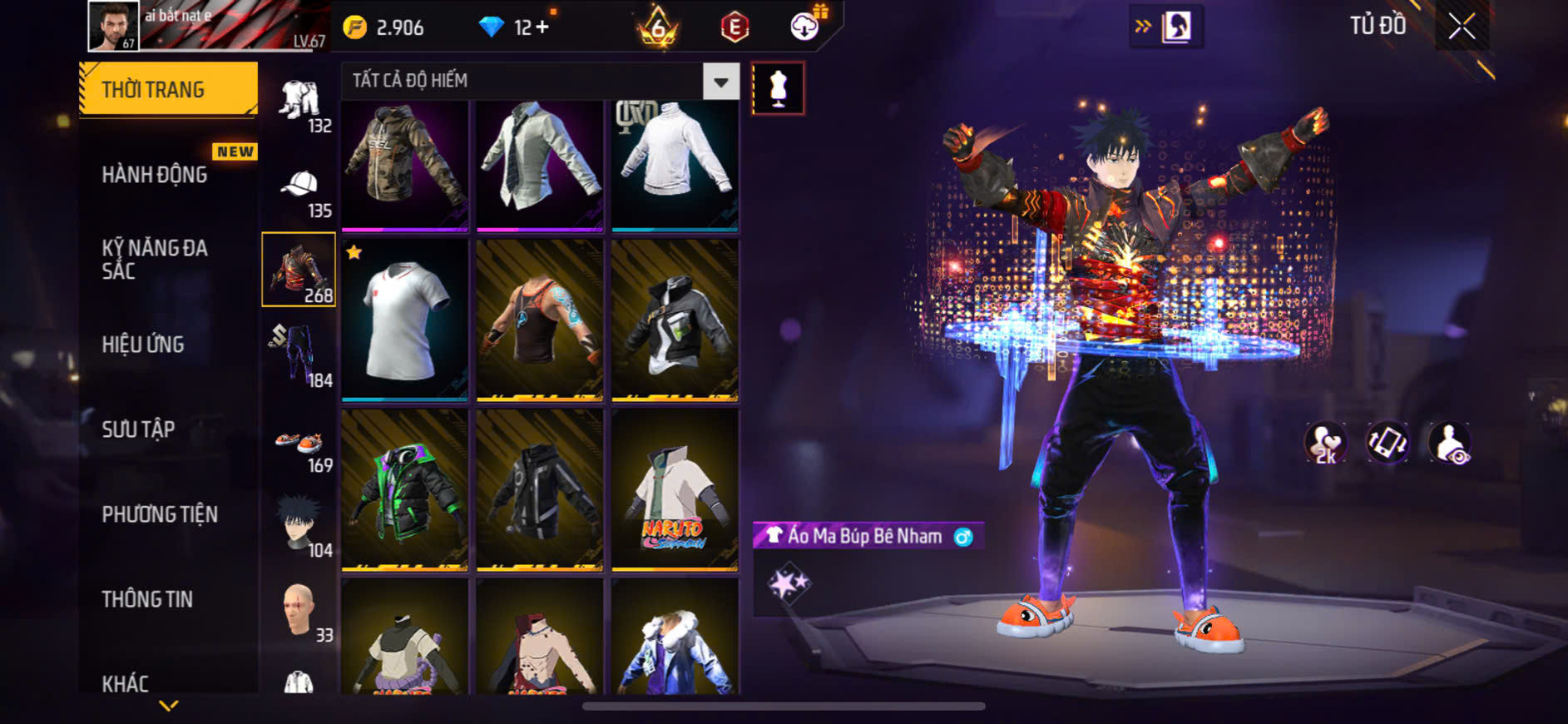Open Kỹ Năng Đa Sắc menu
The image size is (1568, 724).
tap(155, 259)
